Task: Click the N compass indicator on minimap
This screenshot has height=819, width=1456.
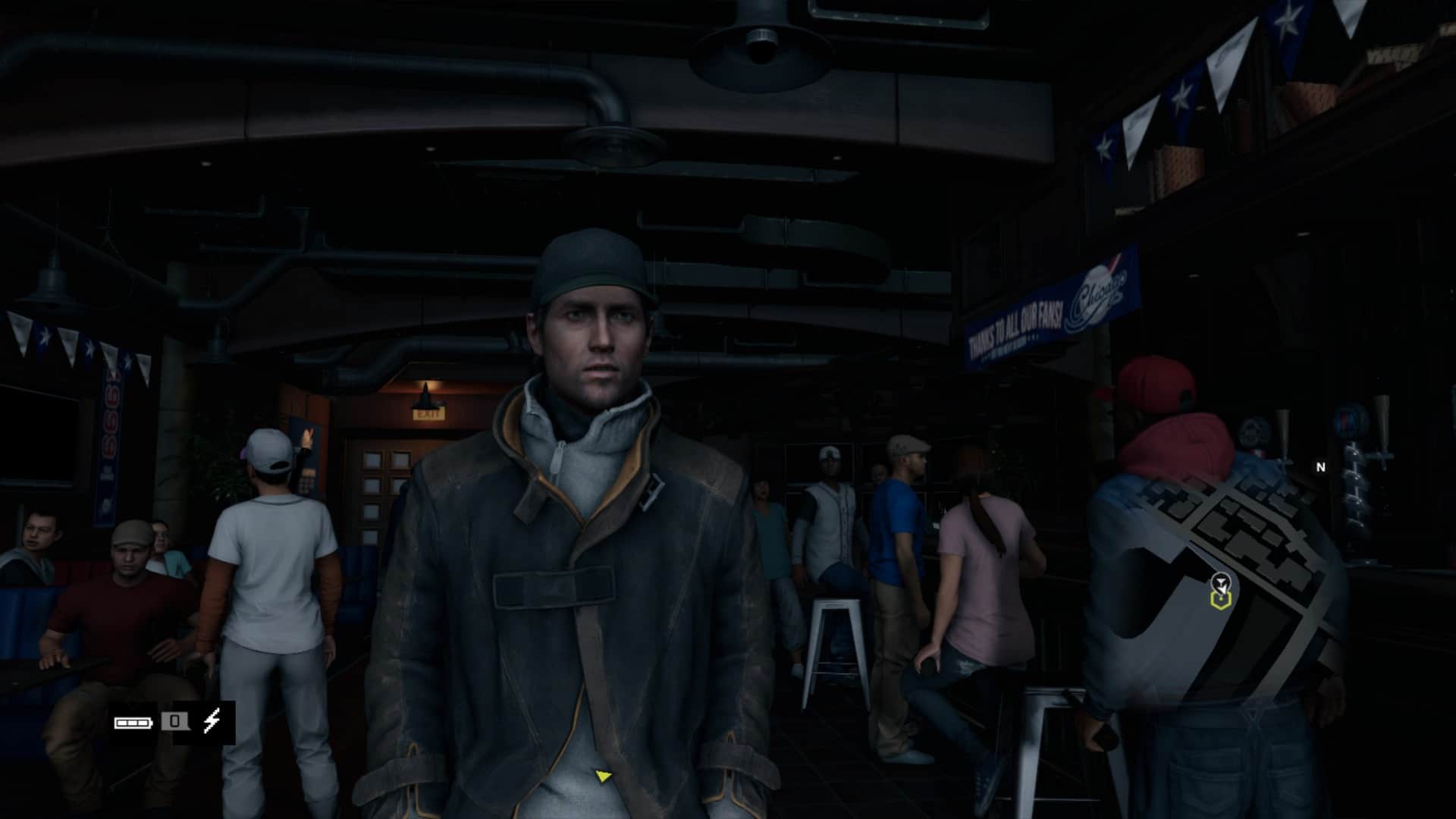Action: coord(1320,467)
